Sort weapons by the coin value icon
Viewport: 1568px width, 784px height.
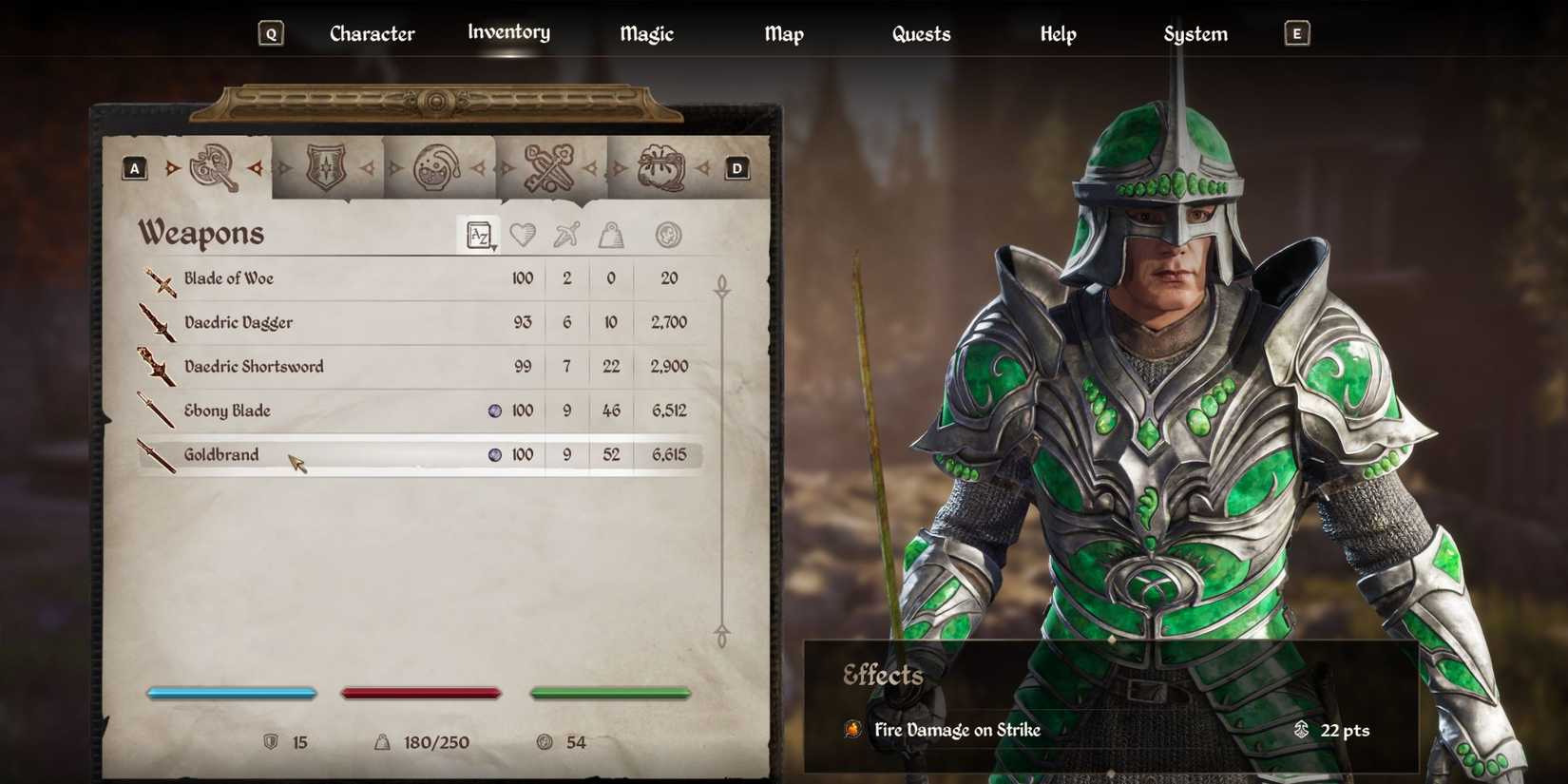click(x=668, y=236)
